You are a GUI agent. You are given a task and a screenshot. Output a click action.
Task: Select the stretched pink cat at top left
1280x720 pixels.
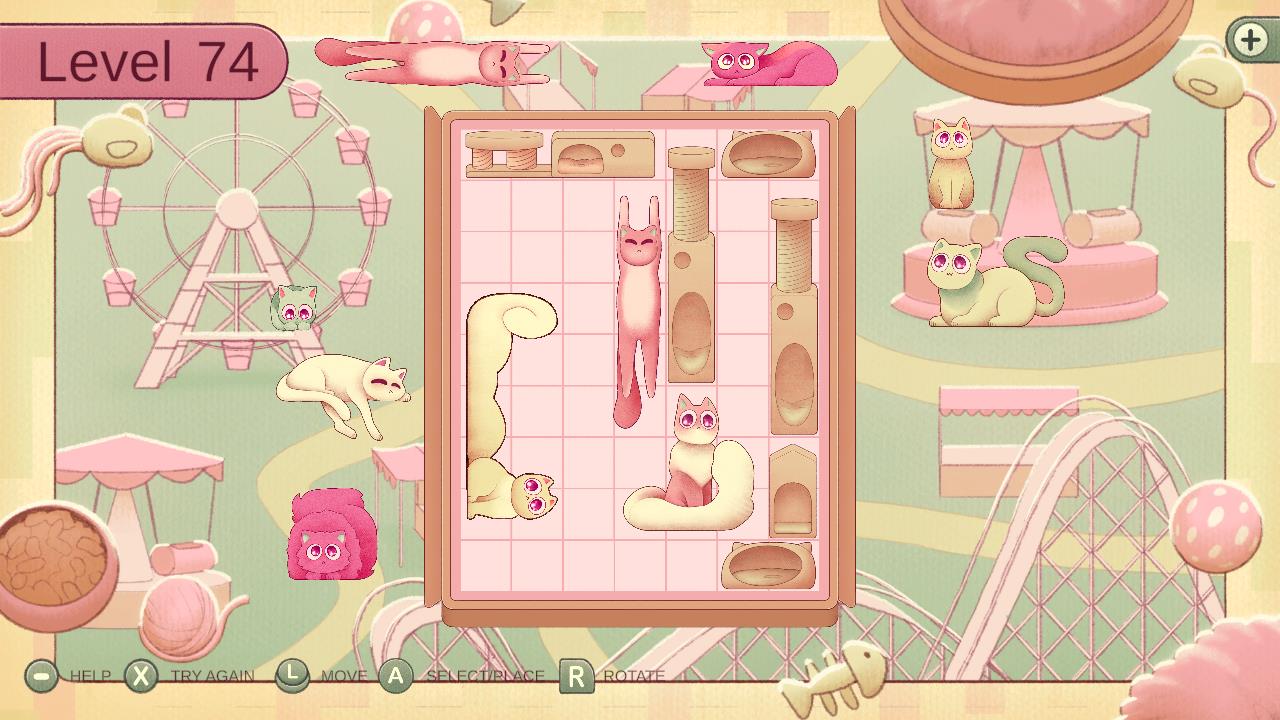pyautogui.click(x=430, y=60)
